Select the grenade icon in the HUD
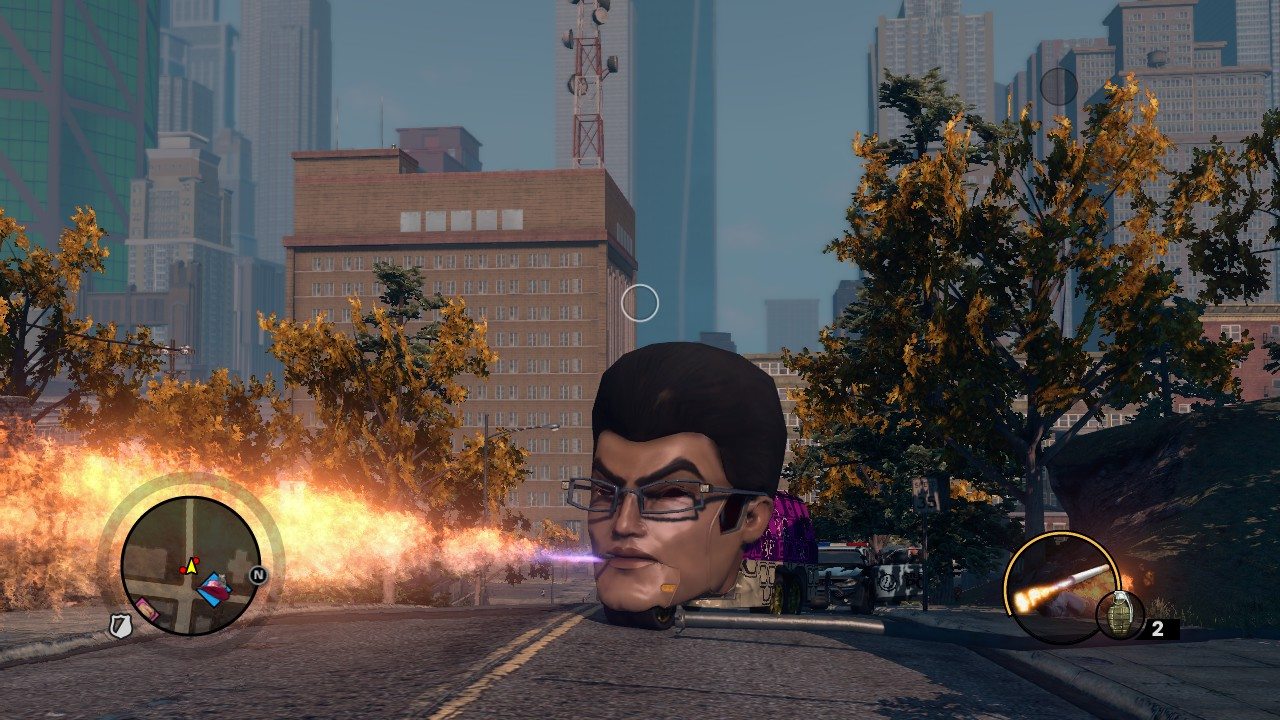 pyautogui.click(x=1120, y=614)
